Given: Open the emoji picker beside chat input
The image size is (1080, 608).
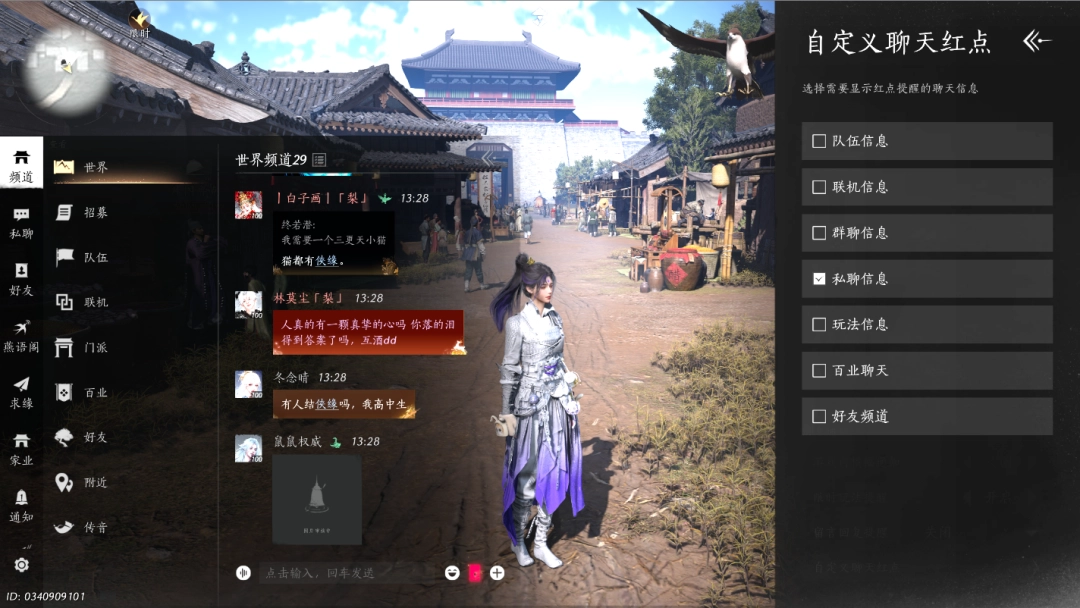Looking at the screenshot, I should click(x=453, y=573).
